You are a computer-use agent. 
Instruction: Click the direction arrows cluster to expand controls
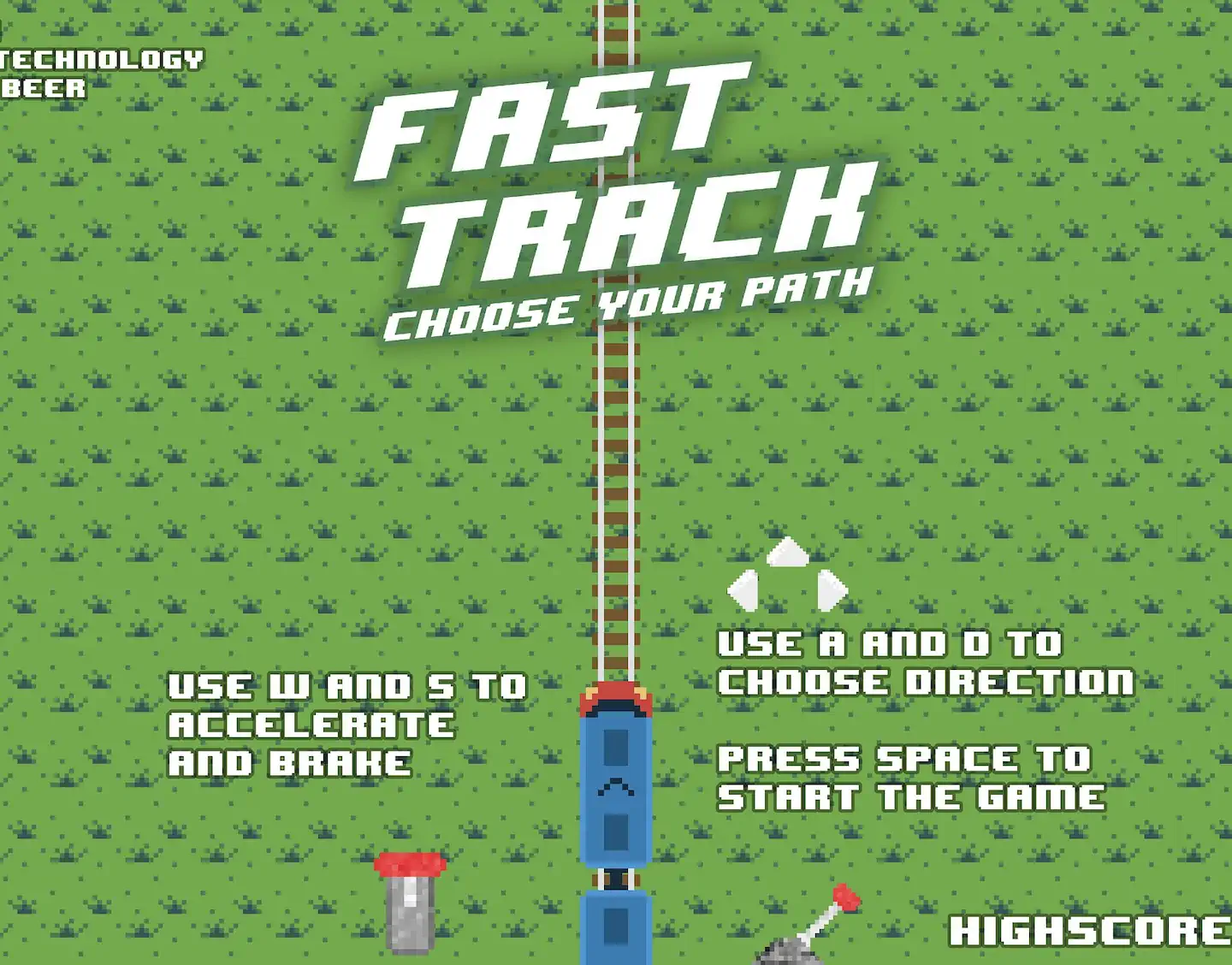786,573
